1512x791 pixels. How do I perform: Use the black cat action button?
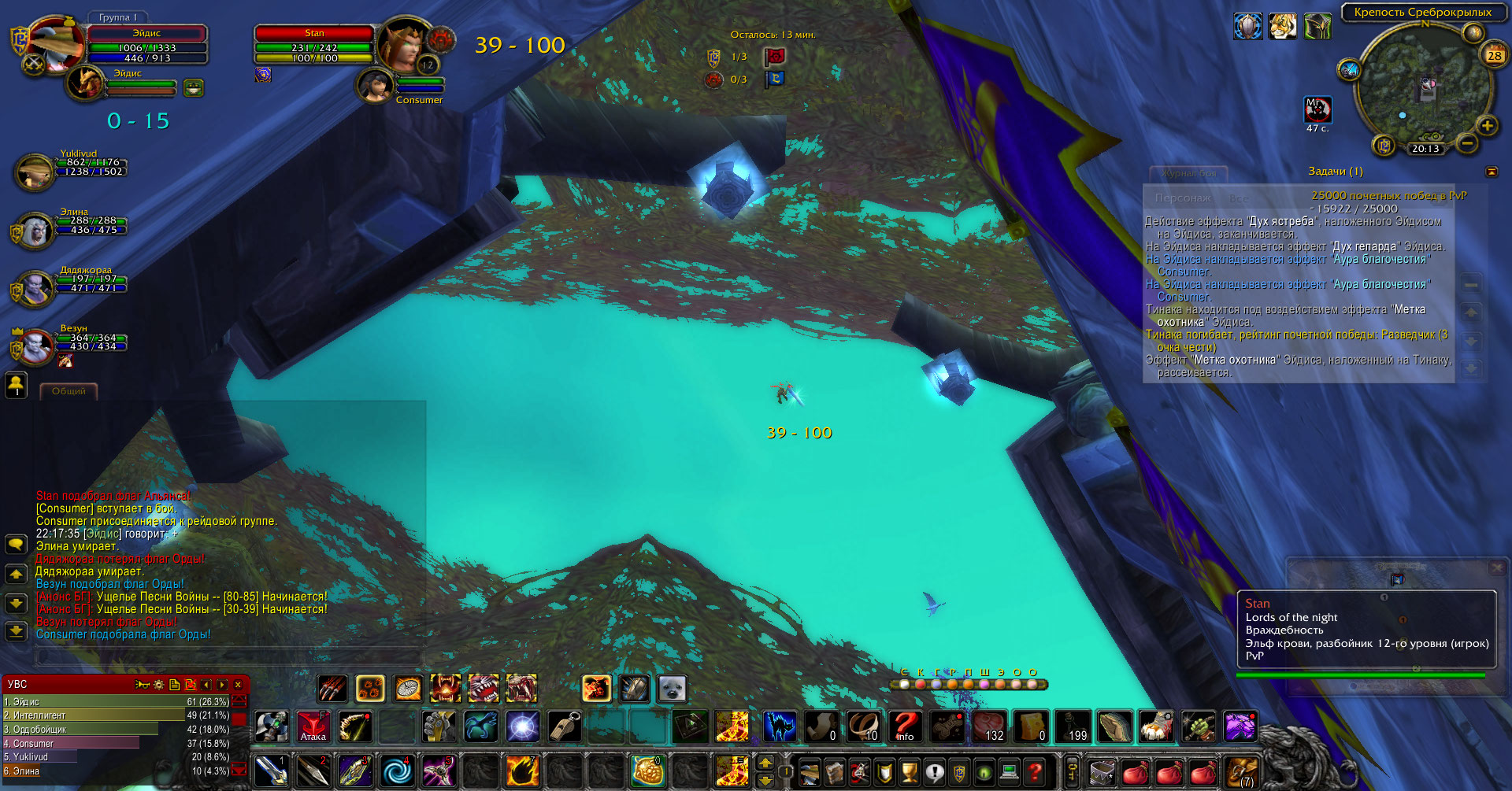tap(780, 726)
